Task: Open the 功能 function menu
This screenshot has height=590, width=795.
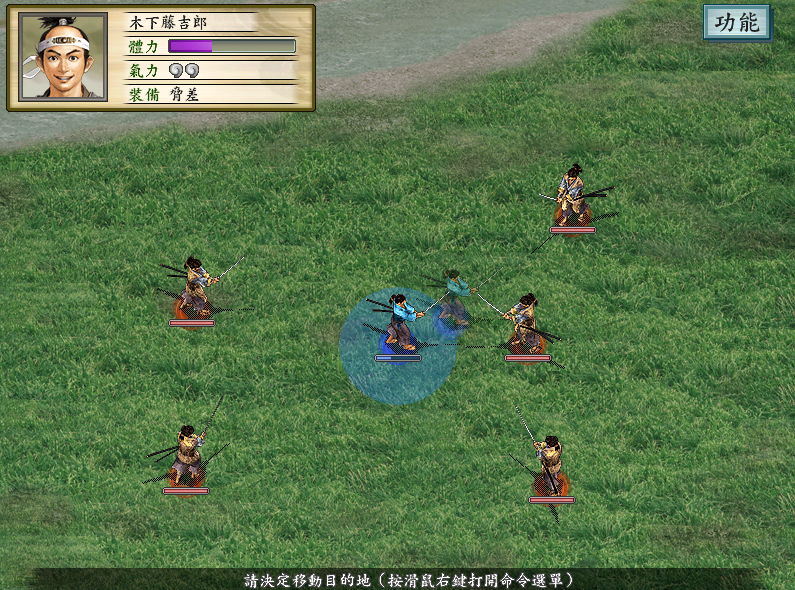Action: click(737, 23)
